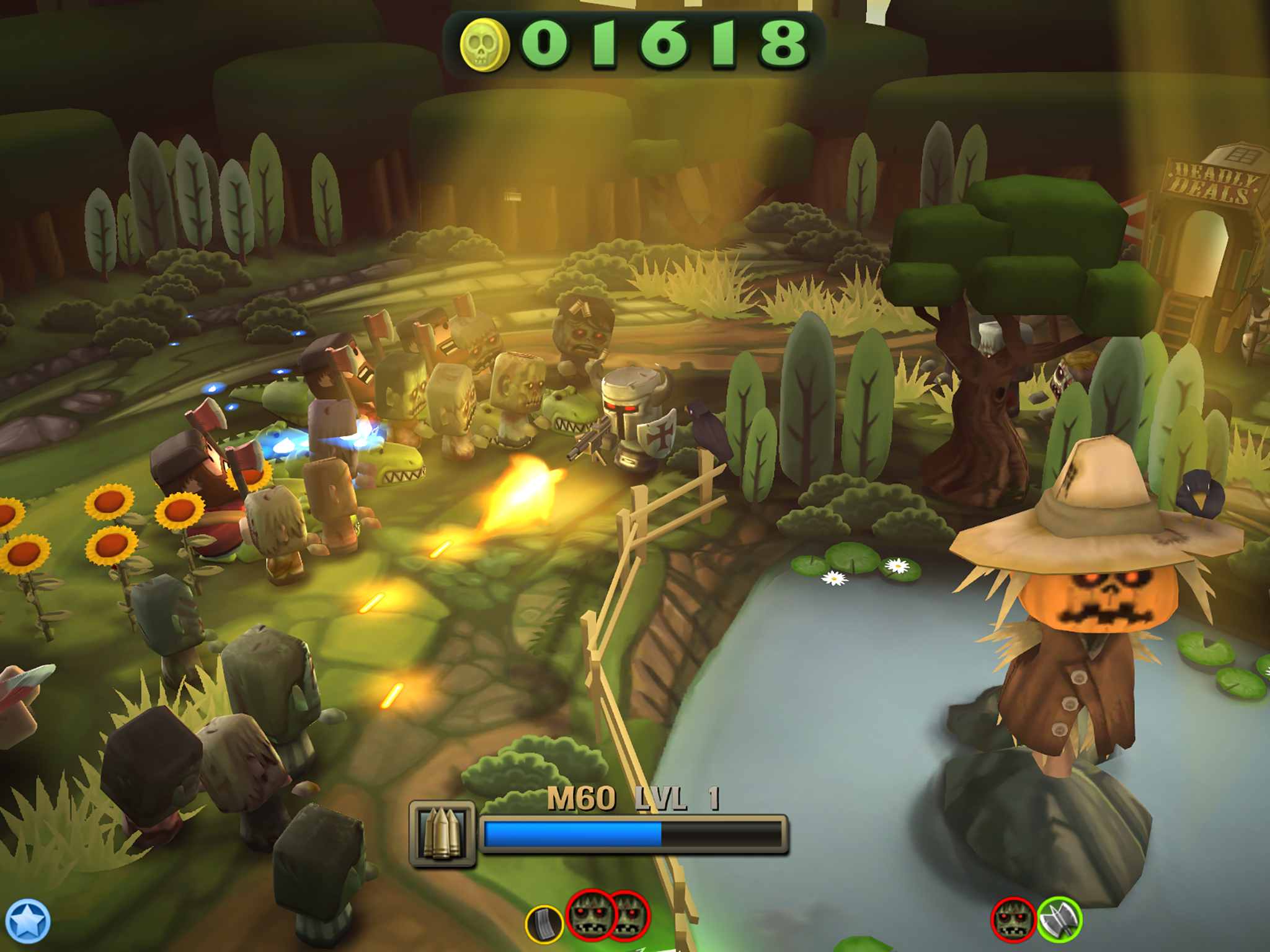Select the M60 bullets weapon icon
The height and width of the screenshot is (952, 1270).
pos(442,834)
